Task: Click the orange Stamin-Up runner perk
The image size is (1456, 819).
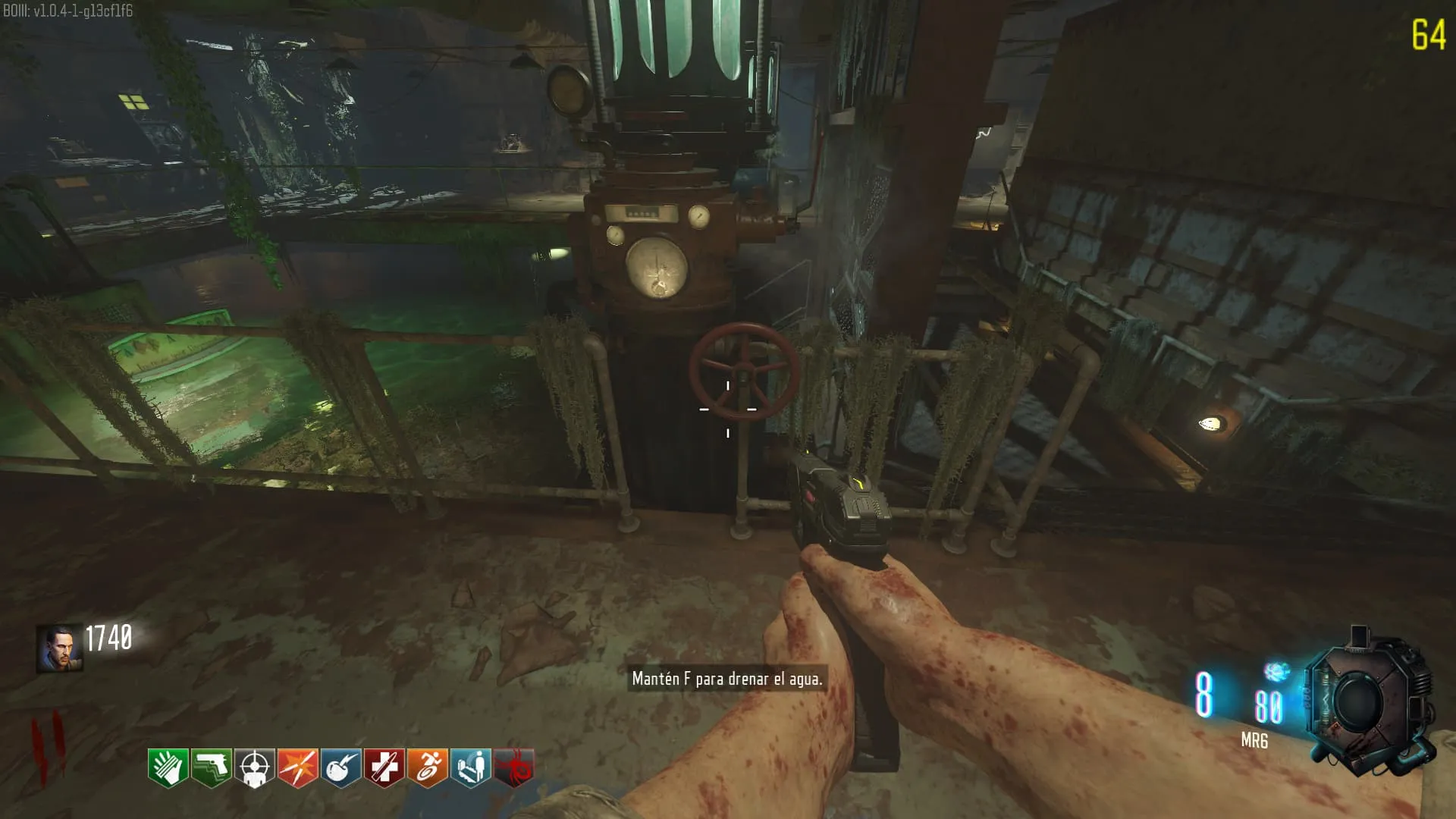Action: 428,767
